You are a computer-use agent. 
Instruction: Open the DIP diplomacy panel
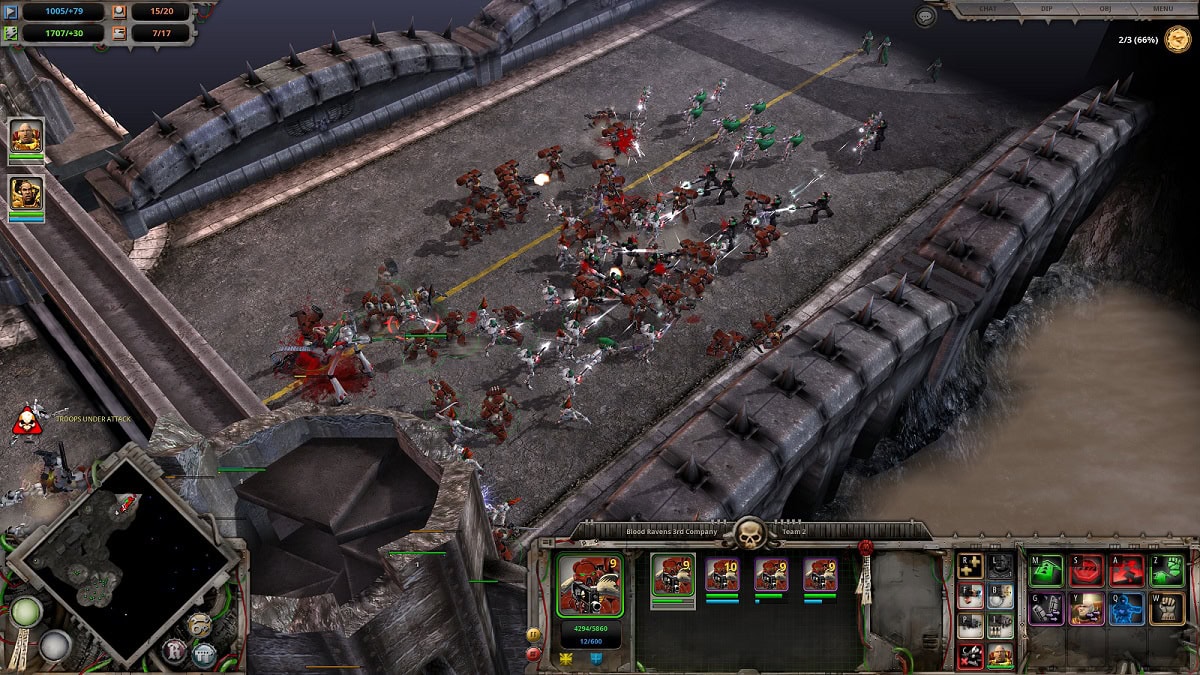1047,9
